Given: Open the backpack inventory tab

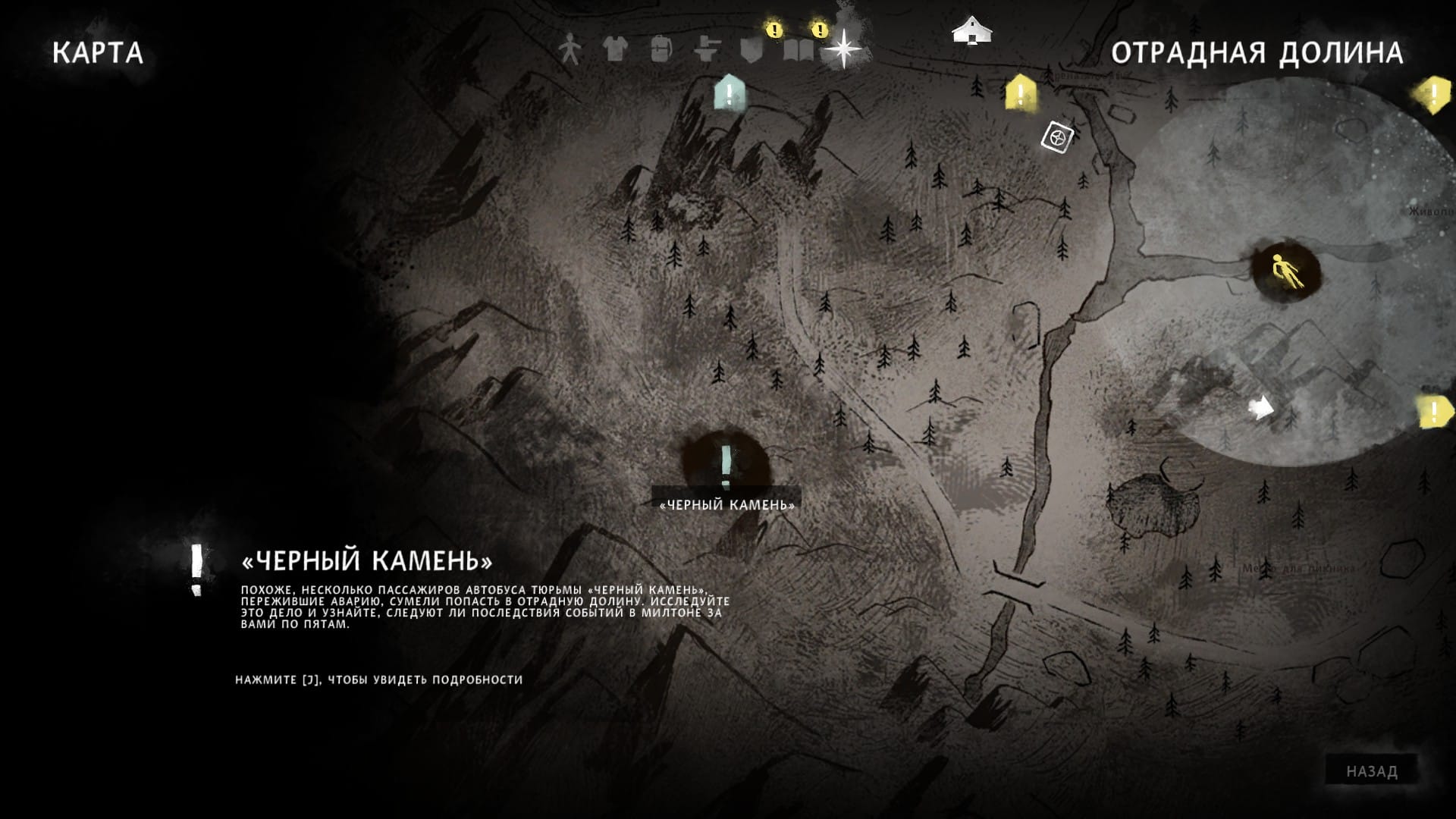Looking at the screenshot, I should point(661,49).
